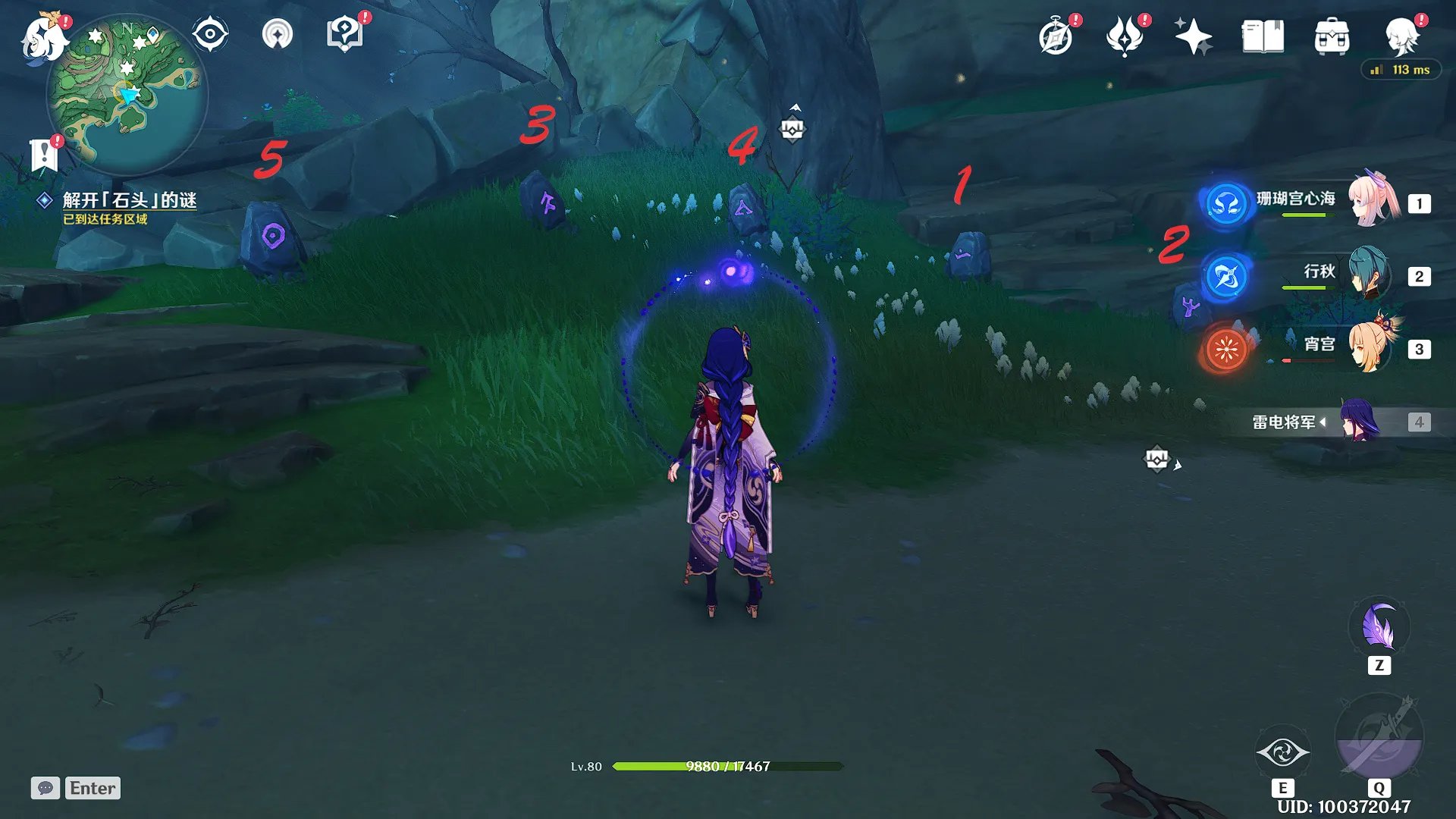Click the eye-shaped icon beside the minimap

pos(210,35)
